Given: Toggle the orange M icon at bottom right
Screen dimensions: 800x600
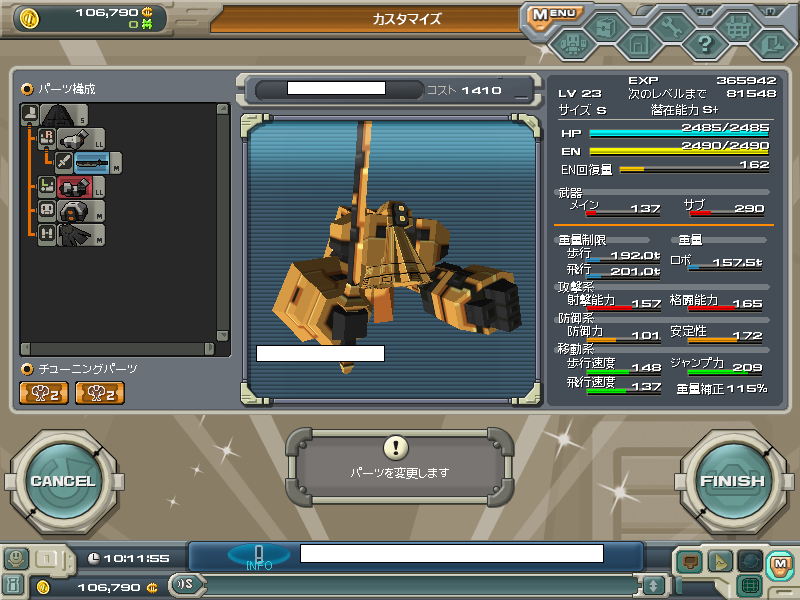Looking at the screenshot, I should point(780,563).
